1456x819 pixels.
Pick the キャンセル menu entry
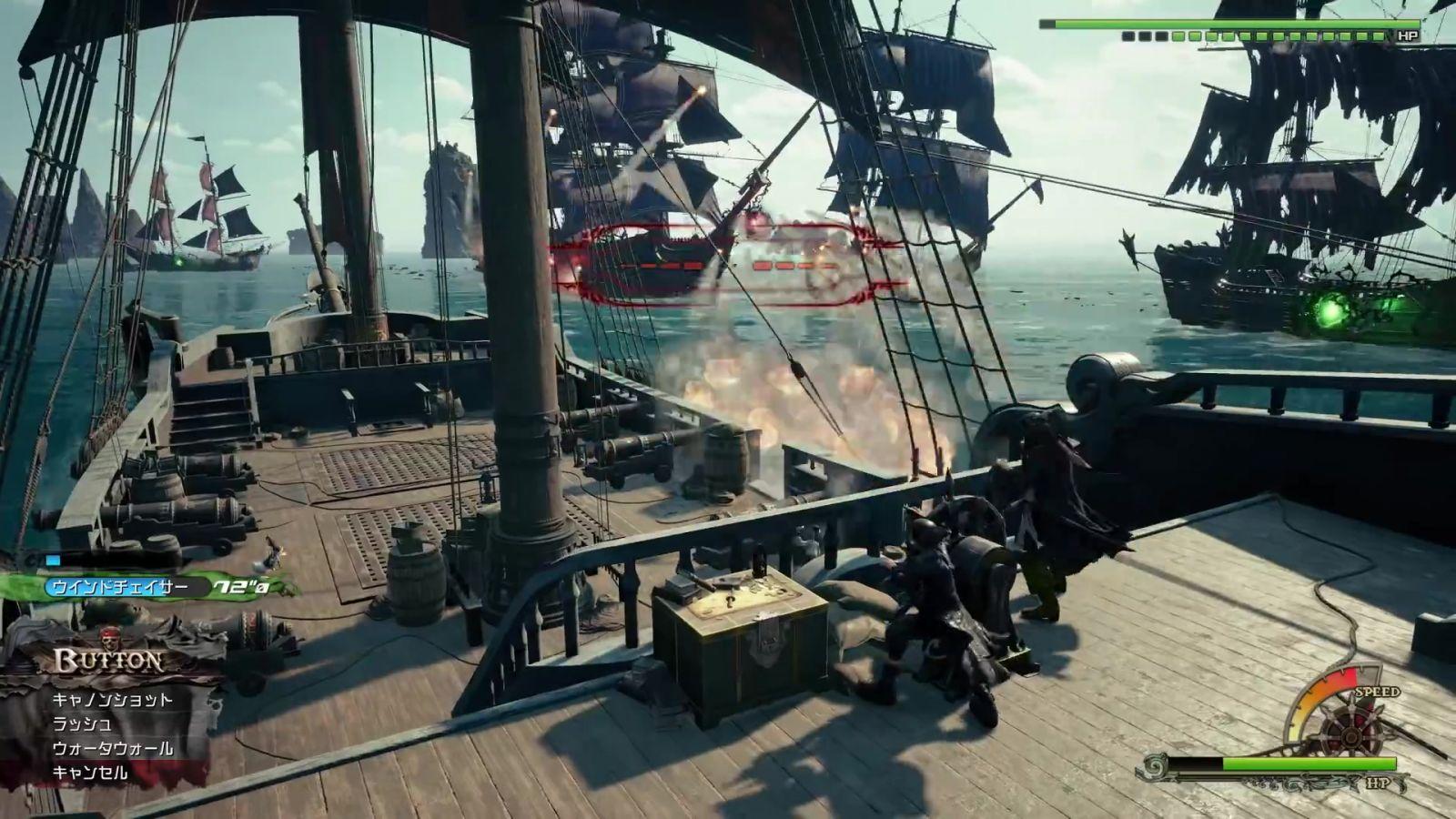(x=90, y=773)
